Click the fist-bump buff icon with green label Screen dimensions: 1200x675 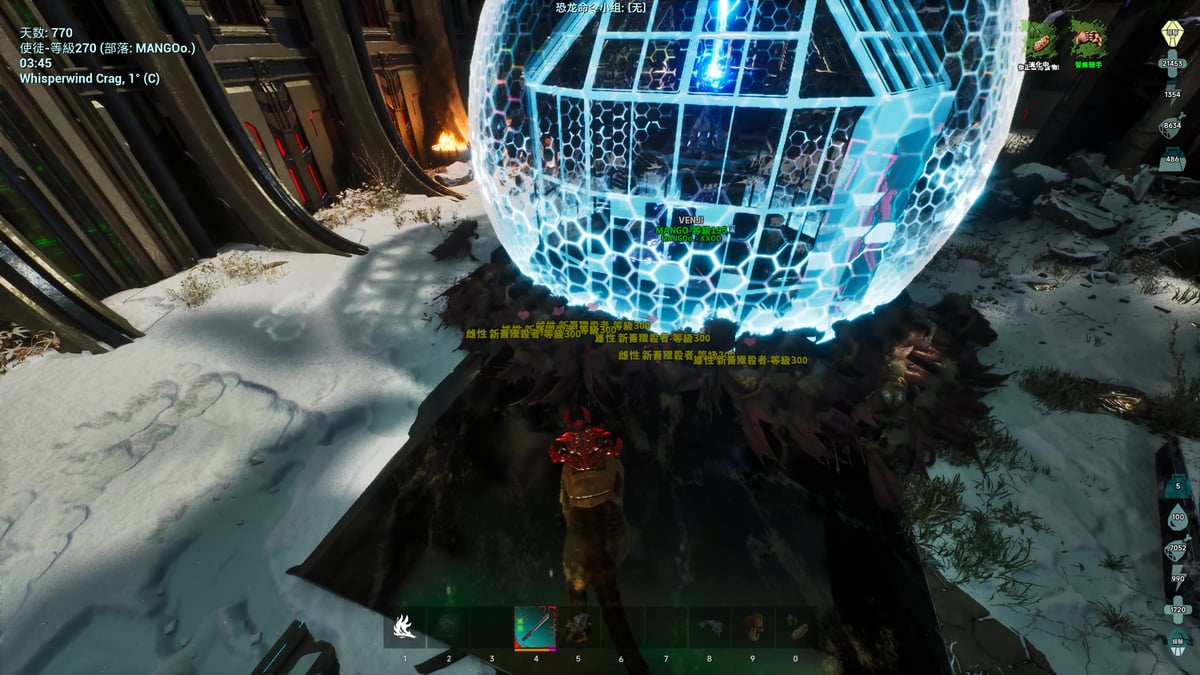pyautogui.click(x=1088, y=41)
